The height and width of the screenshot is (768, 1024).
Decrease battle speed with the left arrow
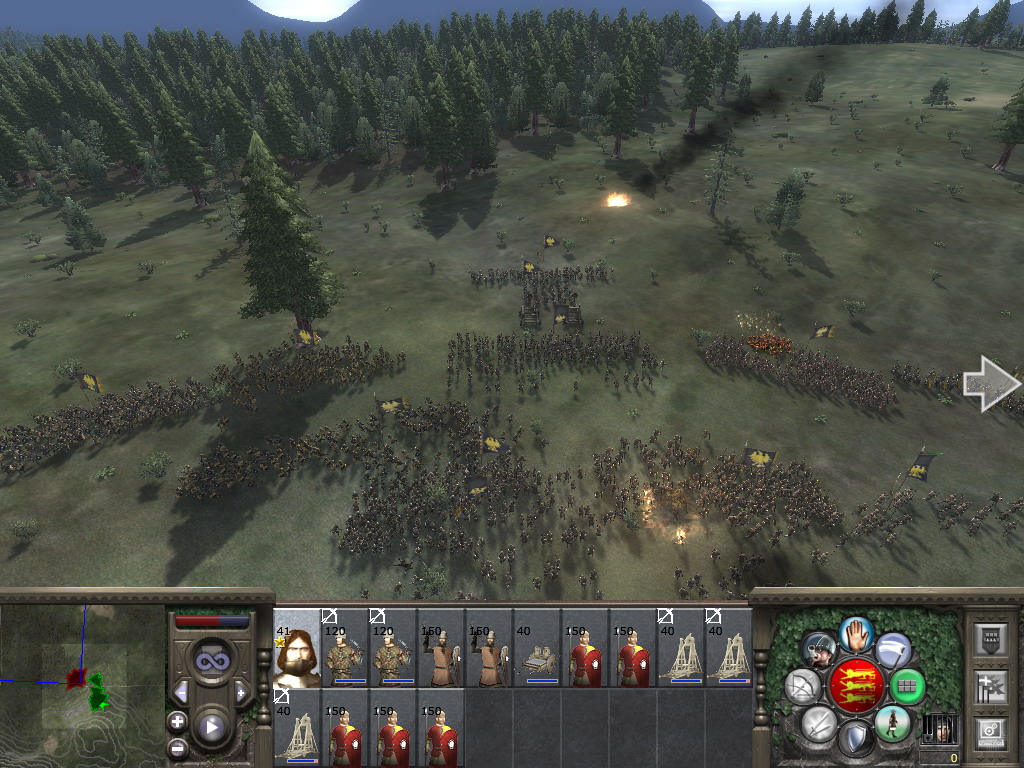[x=181, y=693]
